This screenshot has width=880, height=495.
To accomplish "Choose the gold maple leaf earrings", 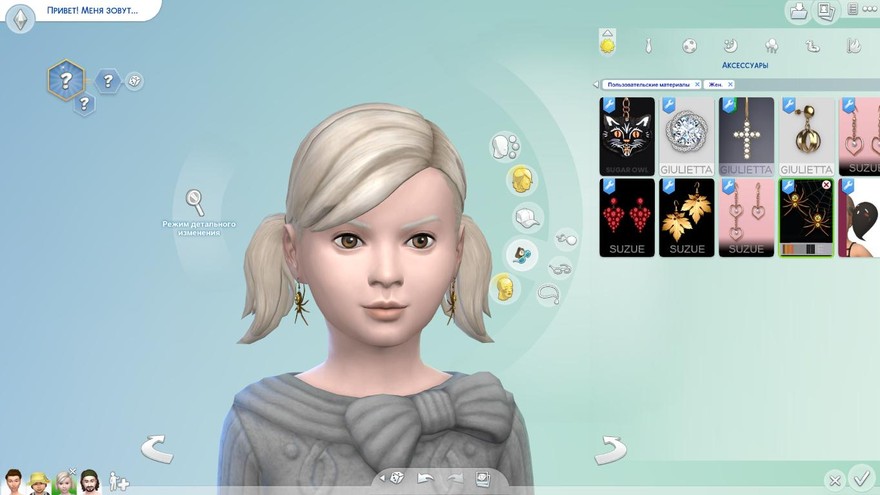I will pyautogui.click(x=687, y=217).
